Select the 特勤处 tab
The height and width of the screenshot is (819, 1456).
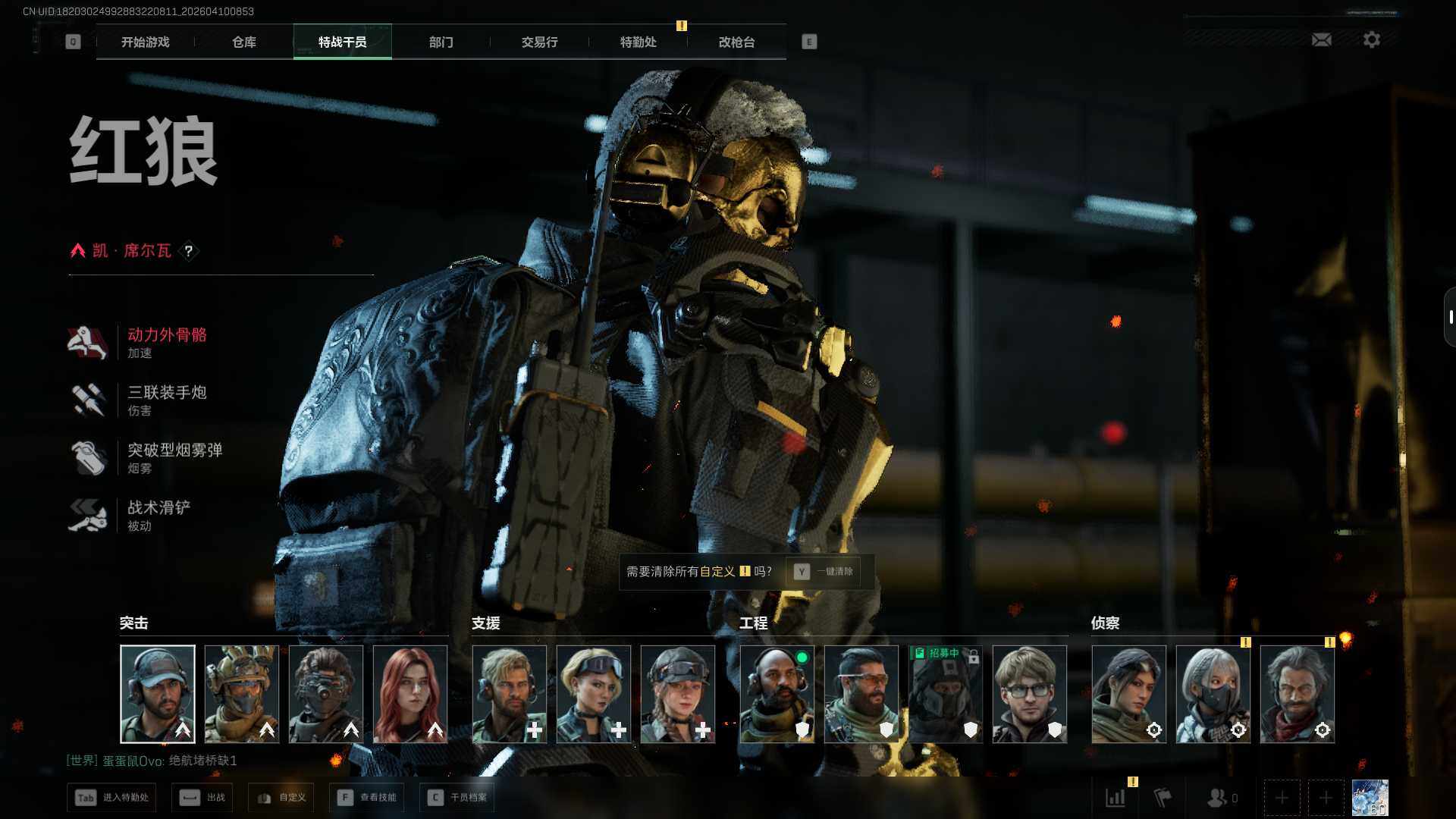(x=638, y=42)
